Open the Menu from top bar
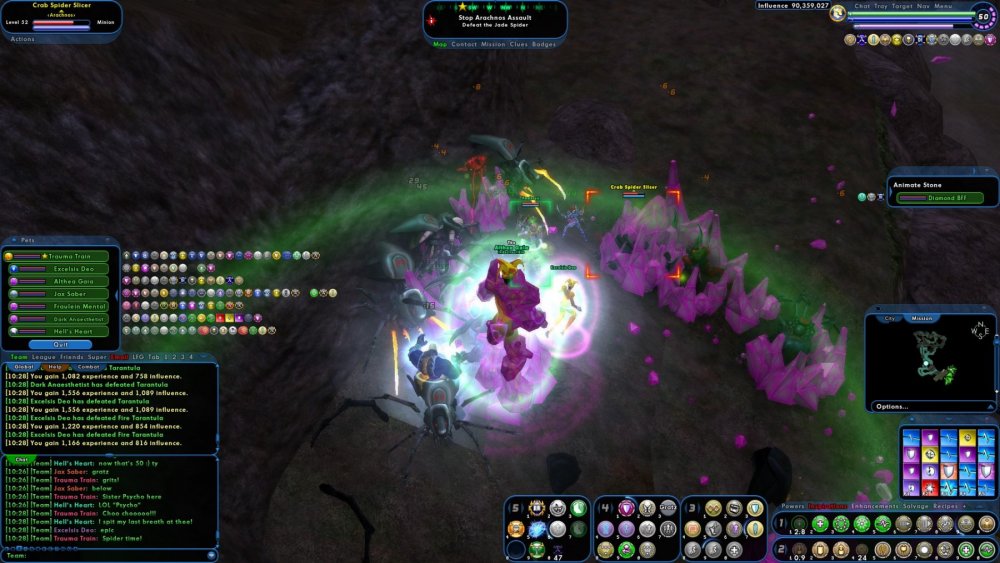This screenshot has height=563, width=1000. (943, 6)
